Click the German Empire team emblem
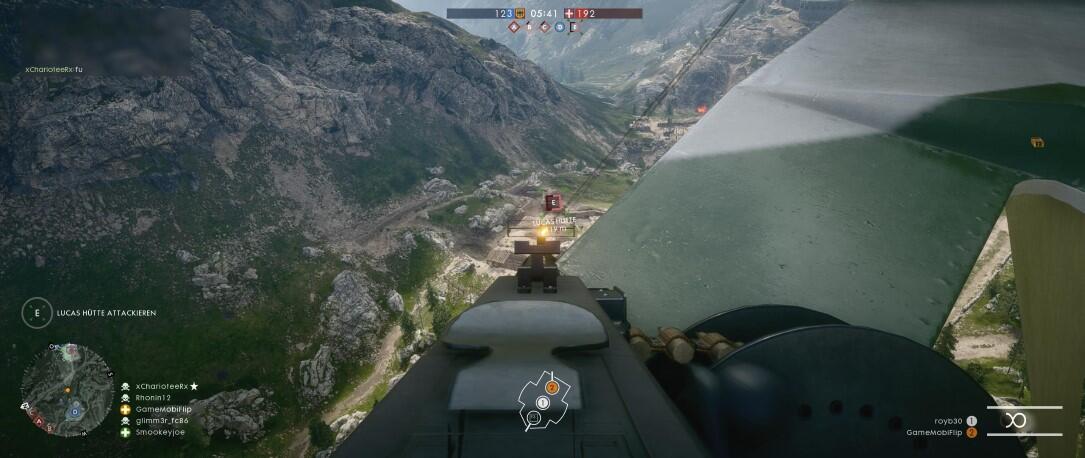This screenshot has width=1085, height=458. pos(520,14)
